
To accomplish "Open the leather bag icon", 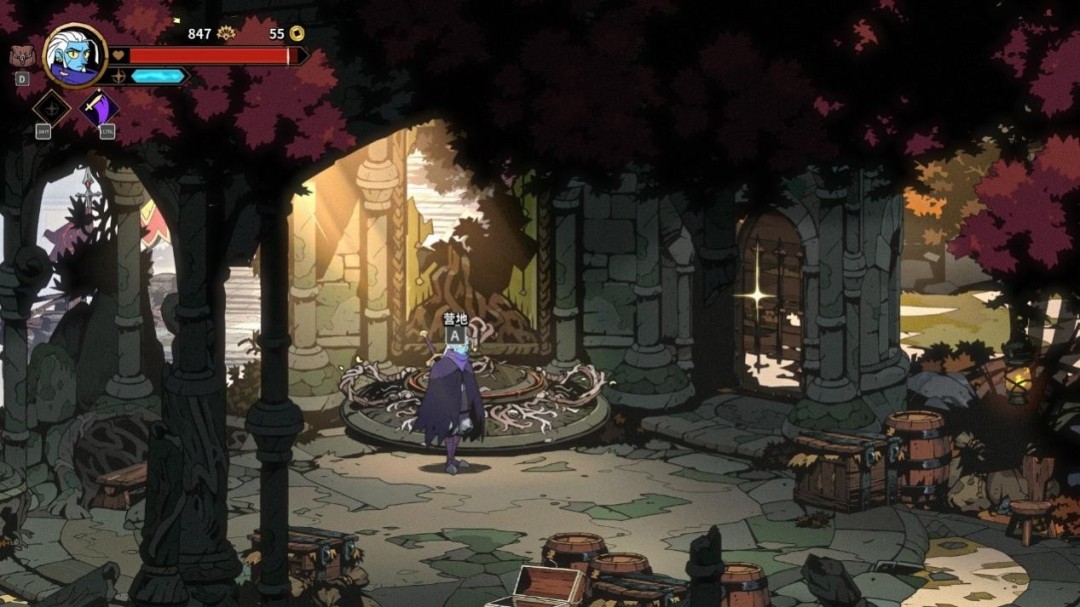I will (21, 56).
